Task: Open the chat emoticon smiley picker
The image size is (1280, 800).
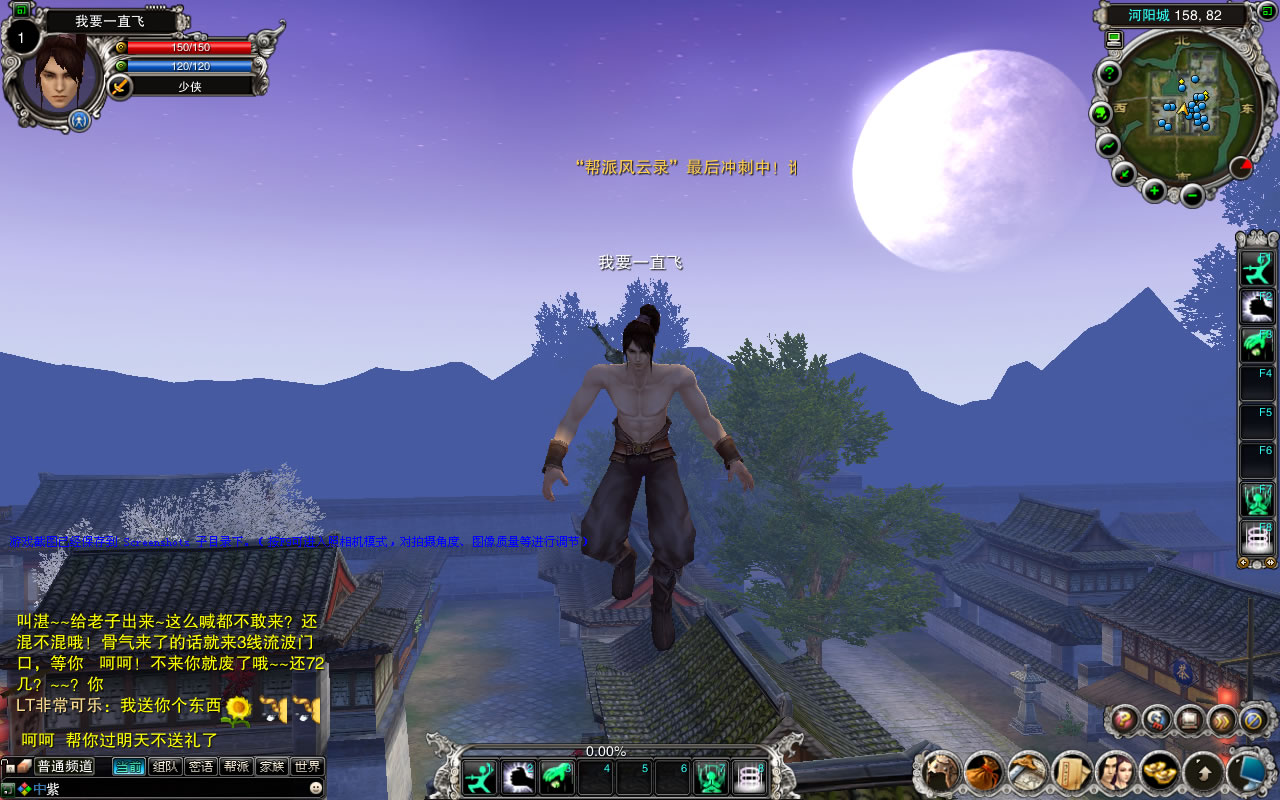Action: pyautogui.click(x=316, y=788)
